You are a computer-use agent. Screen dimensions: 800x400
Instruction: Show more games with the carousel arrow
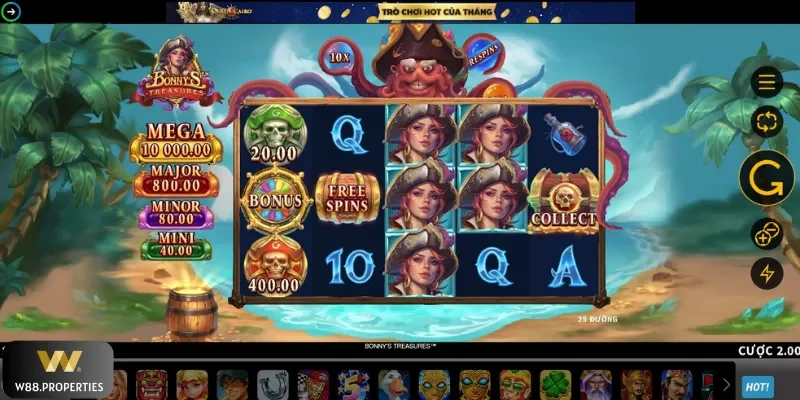(x=726, y=385)
